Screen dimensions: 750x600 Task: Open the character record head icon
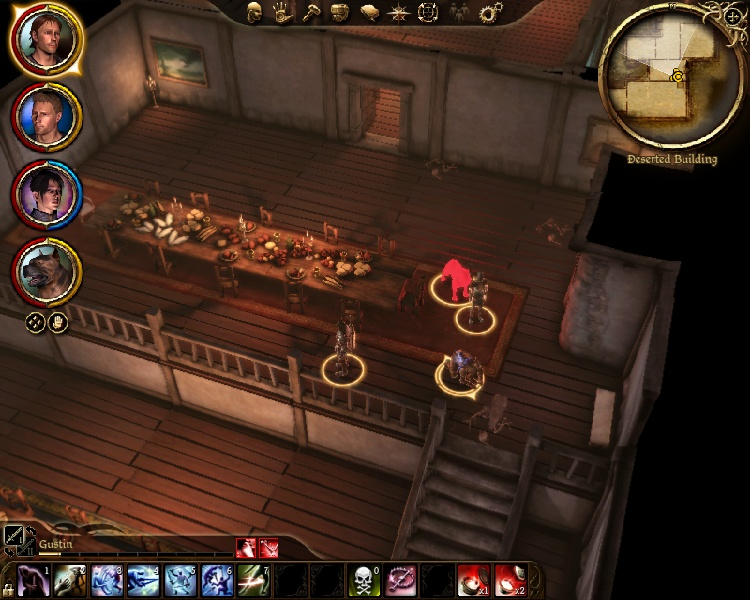255,12
